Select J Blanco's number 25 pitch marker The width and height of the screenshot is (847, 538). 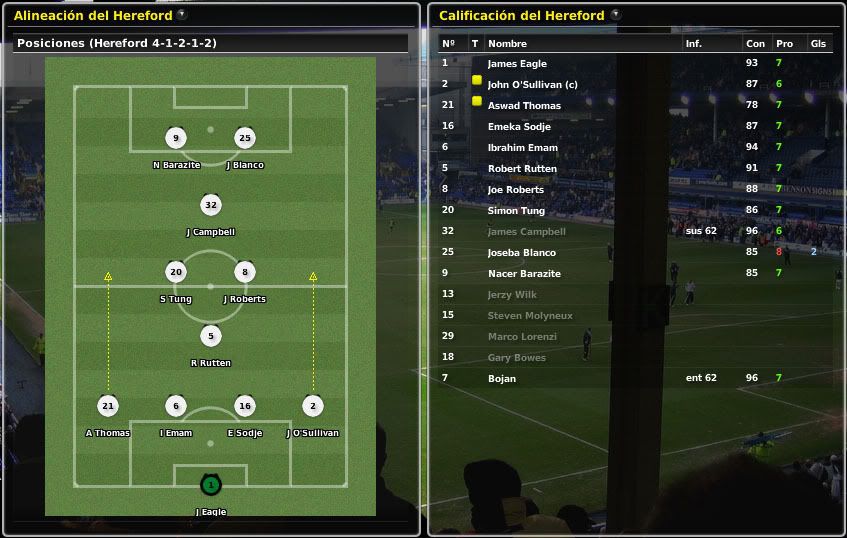(244, 138)
